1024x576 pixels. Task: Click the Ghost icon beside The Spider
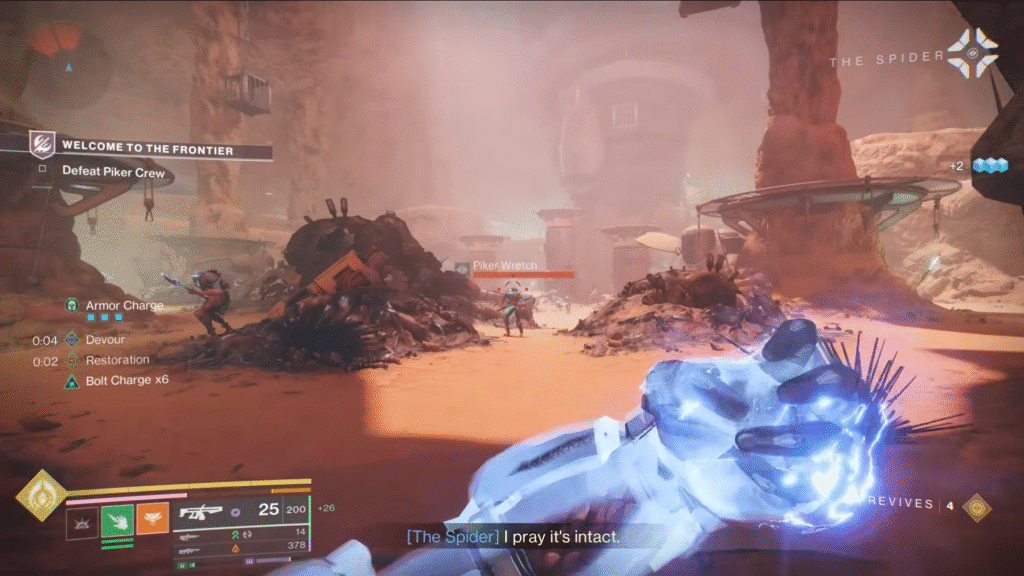[x=971, y=55]
